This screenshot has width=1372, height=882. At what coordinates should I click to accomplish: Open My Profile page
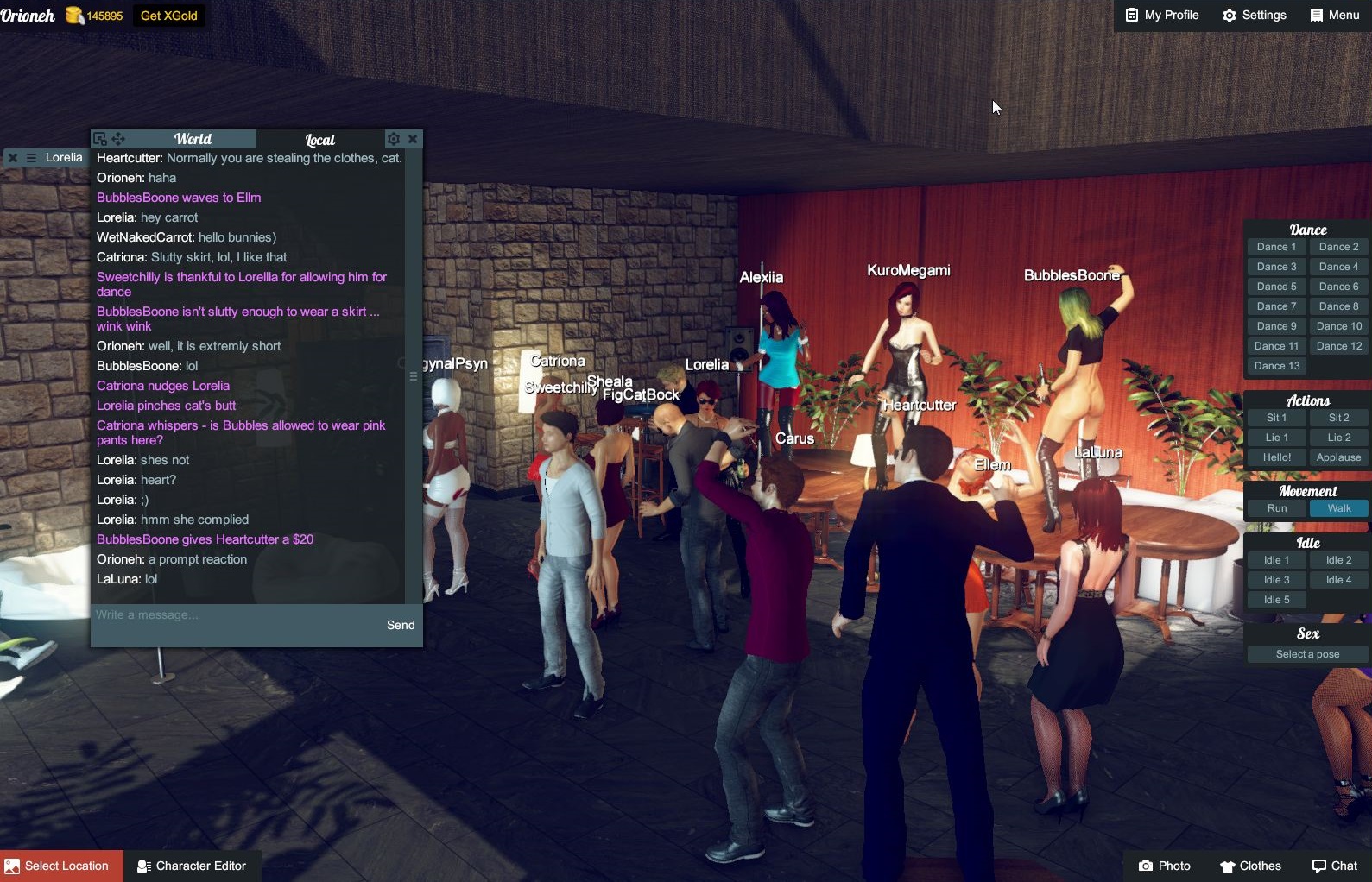tap(1162, 16)
